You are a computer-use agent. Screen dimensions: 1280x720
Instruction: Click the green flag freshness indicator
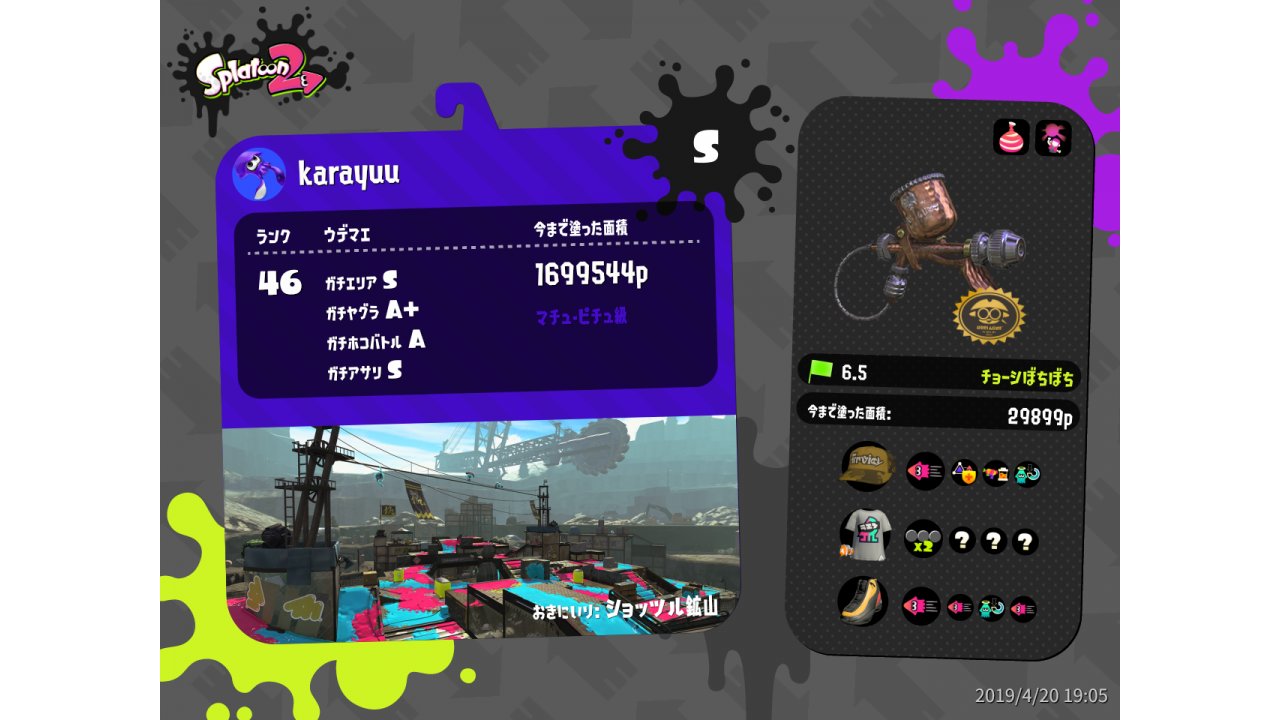pos(821,372)
